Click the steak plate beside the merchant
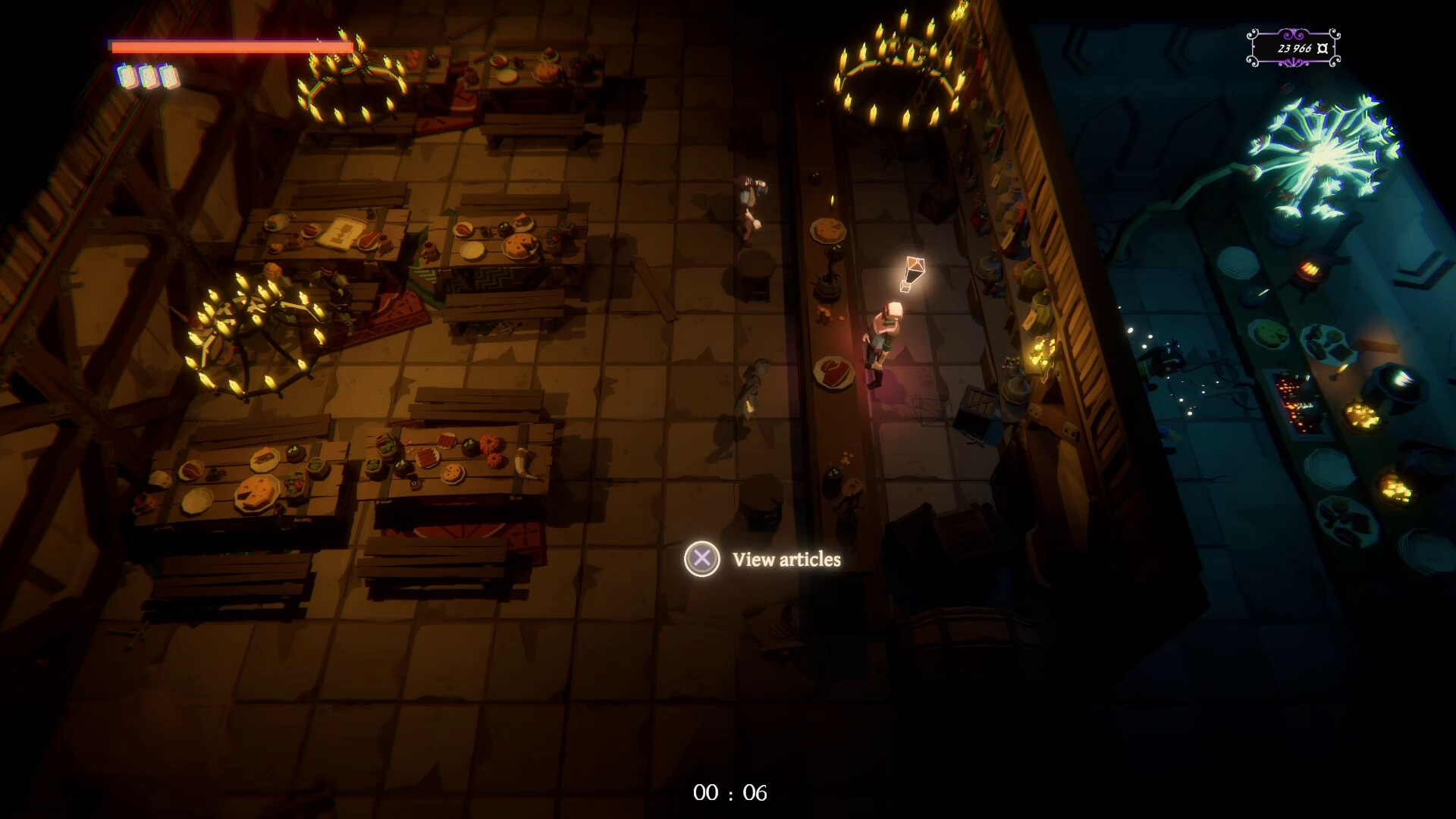 [833, 373]
